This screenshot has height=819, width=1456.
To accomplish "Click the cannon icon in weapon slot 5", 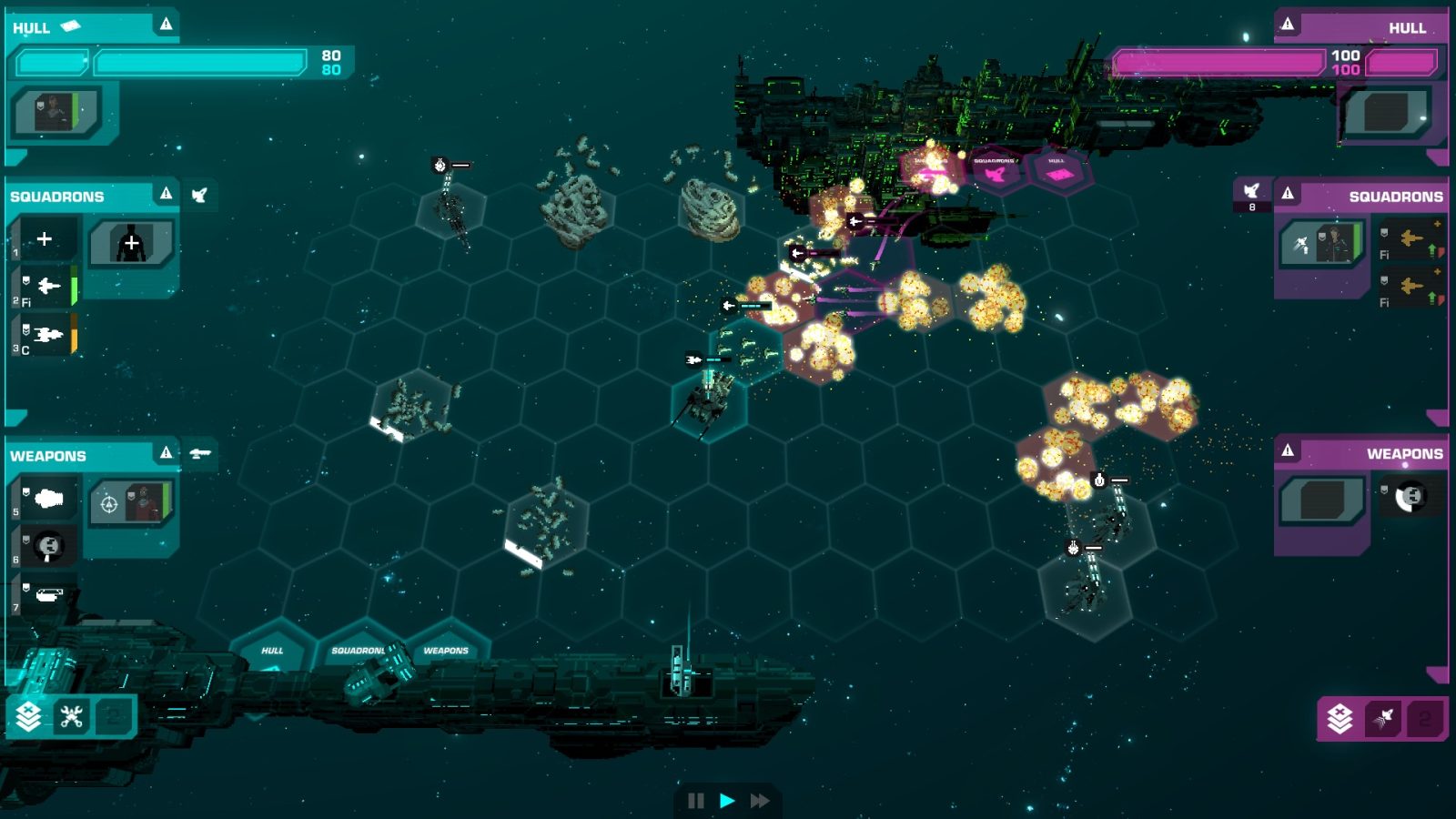I will click(48, 499).
